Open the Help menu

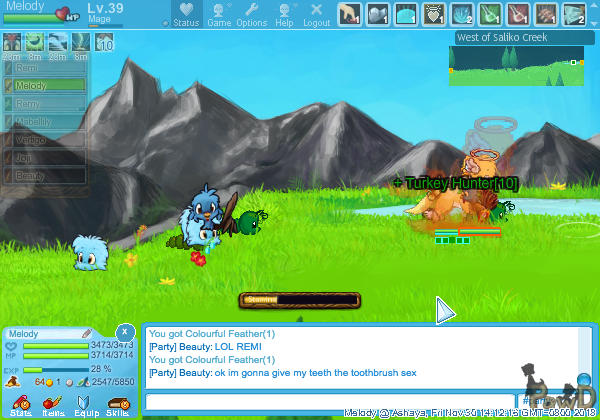coord(284,15)
